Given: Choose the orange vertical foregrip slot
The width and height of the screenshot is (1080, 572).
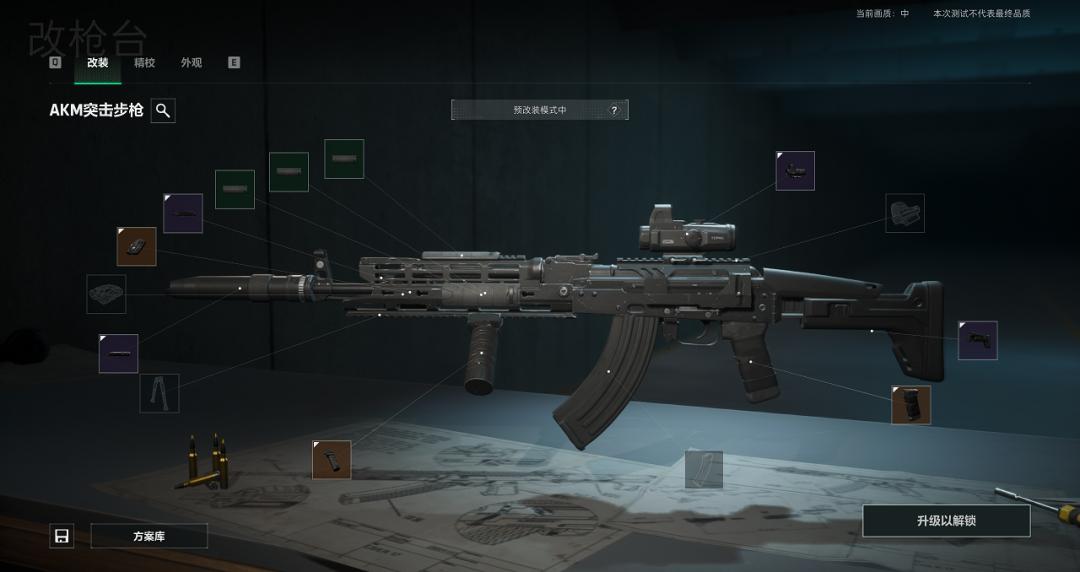Looking at the screenshot, I should click(332, 460).
